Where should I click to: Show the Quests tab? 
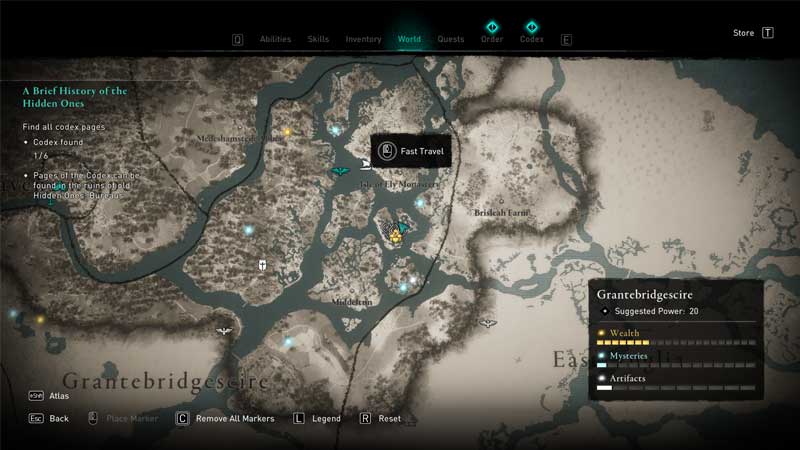tap(451, 39)
